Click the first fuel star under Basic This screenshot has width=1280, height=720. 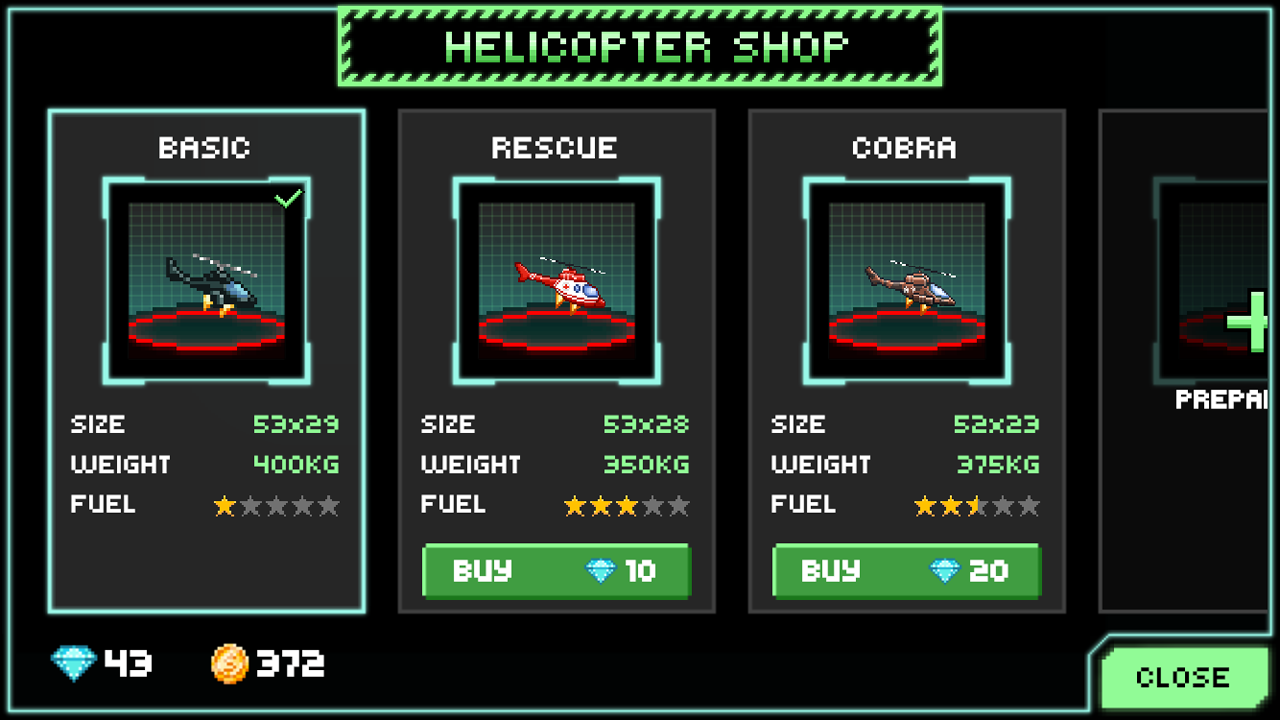click(x=222, y=507)
